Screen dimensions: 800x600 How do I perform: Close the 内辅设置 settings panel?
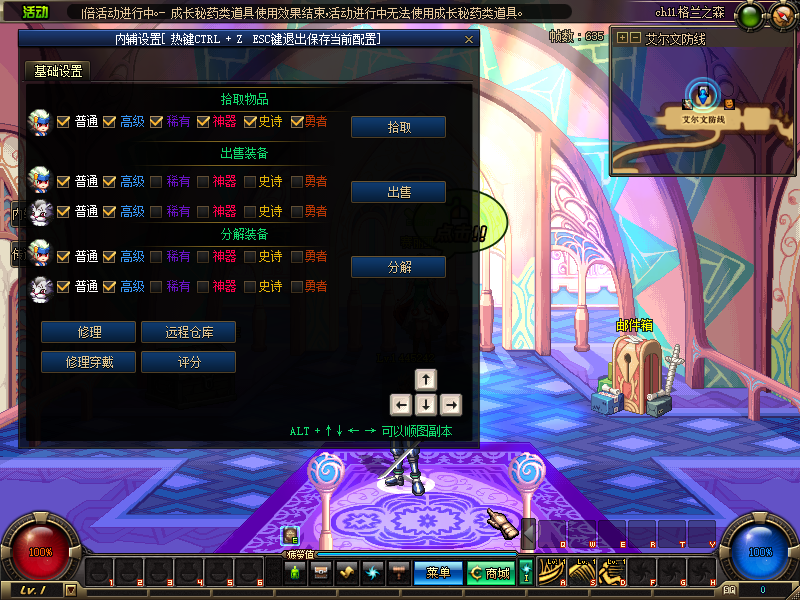click(469, 39)
